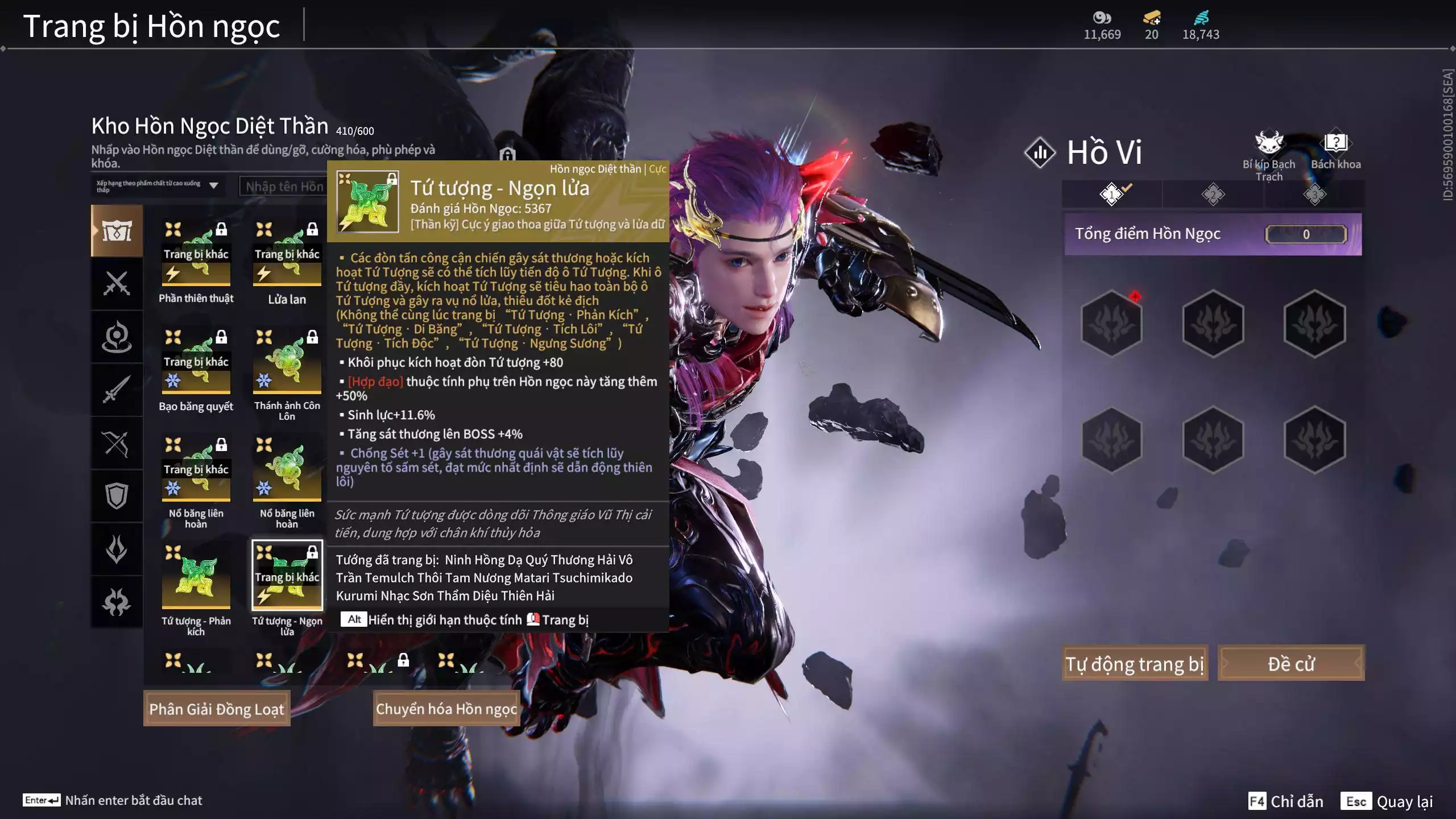Image resolution: width=1456 pixels, height=819 pixels.
Task: Click the Tự động trang bị button
Action: tap(1134, 663)
